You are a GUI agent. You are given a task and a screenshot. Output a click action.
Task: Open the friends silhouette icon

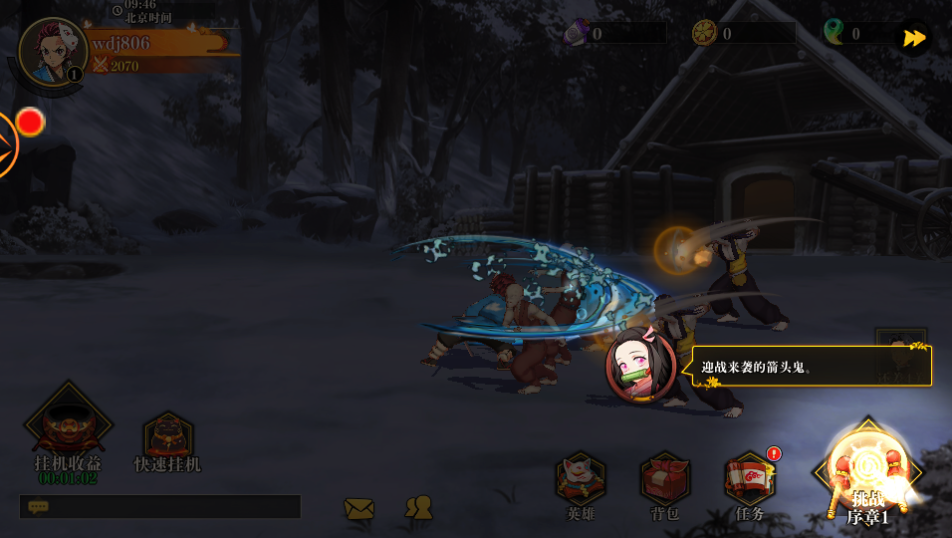419,508
